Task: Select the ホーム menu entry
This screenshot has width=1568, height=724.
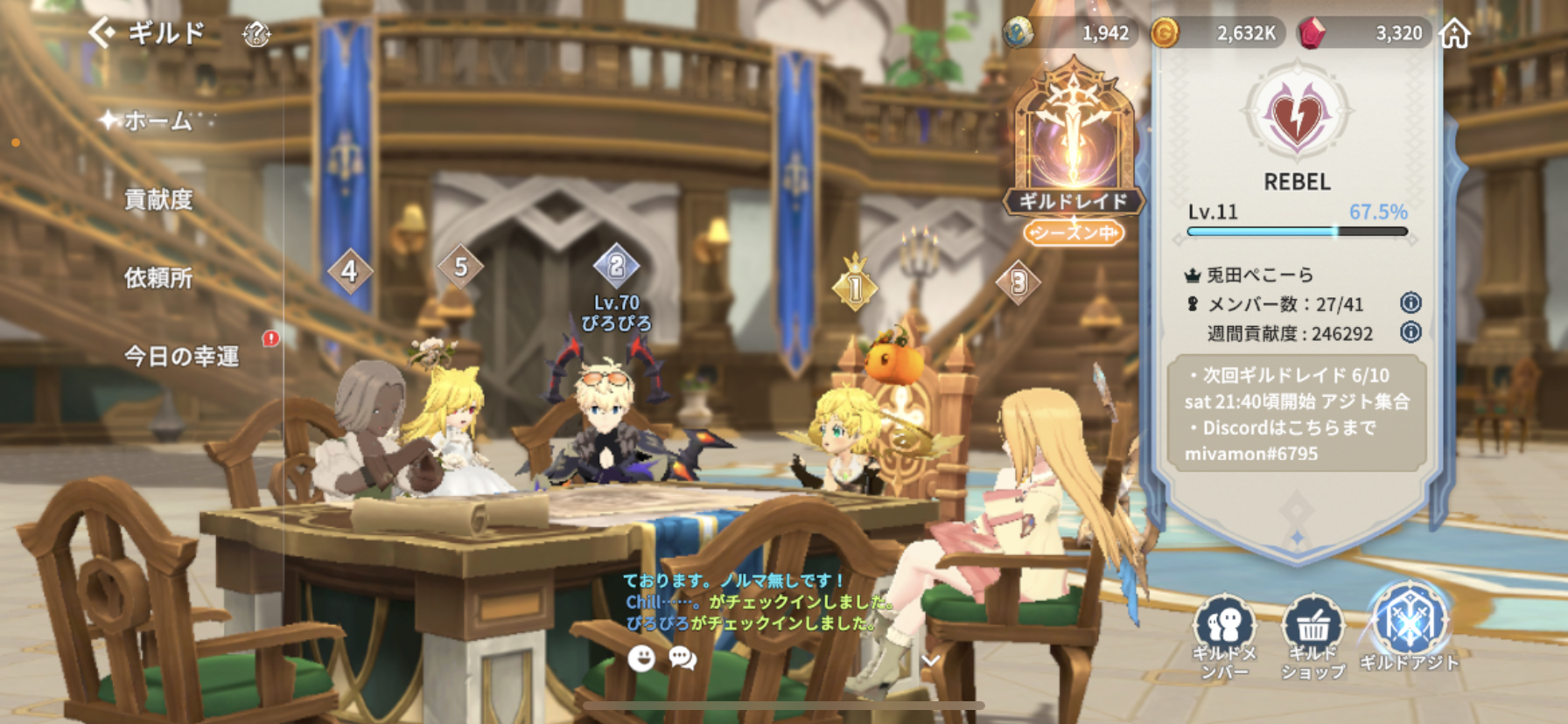Action: tap(157, 121)
